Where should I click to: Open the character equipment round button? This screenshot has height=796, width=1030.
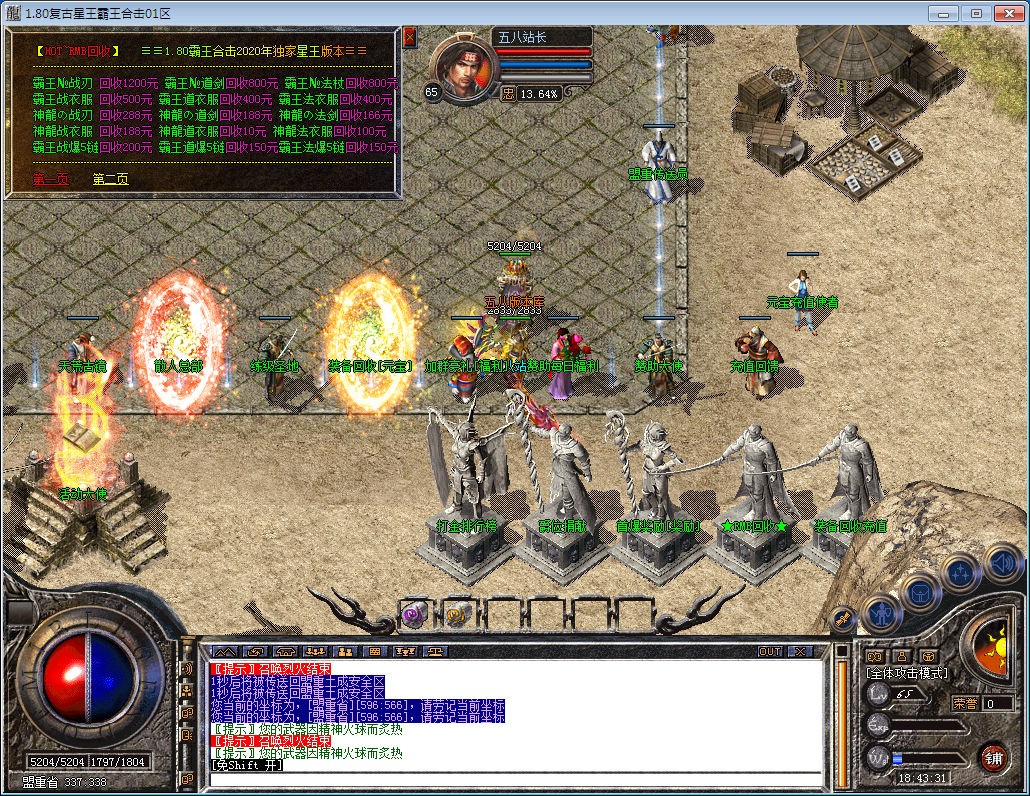click(x=881, y=610)
